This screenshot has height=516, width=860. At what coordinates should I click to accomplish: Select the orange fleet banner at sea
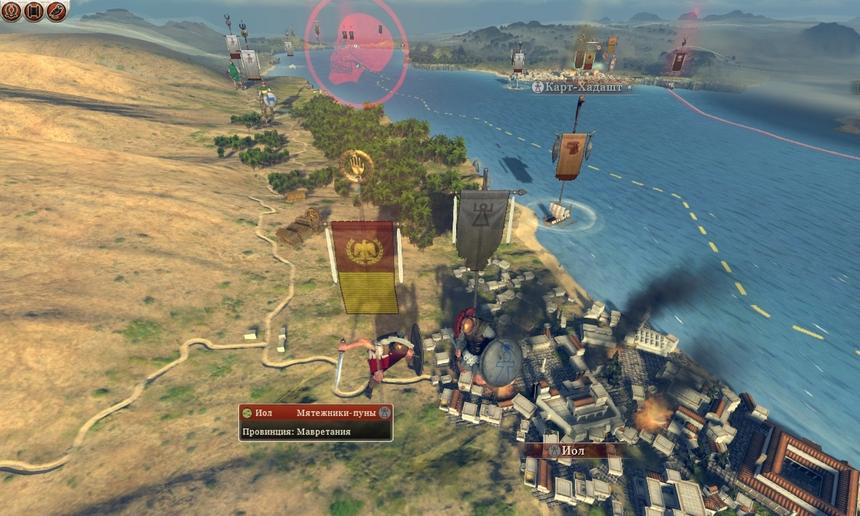571,156
